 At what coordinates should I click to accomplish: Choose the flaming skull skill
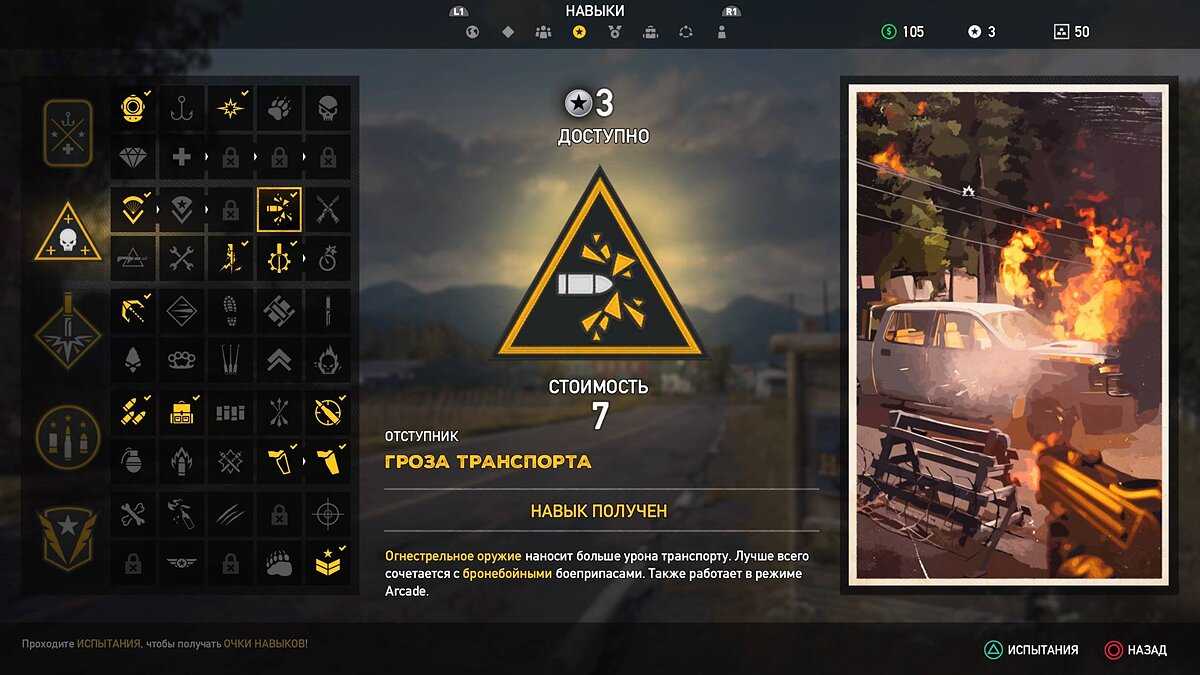327,359
